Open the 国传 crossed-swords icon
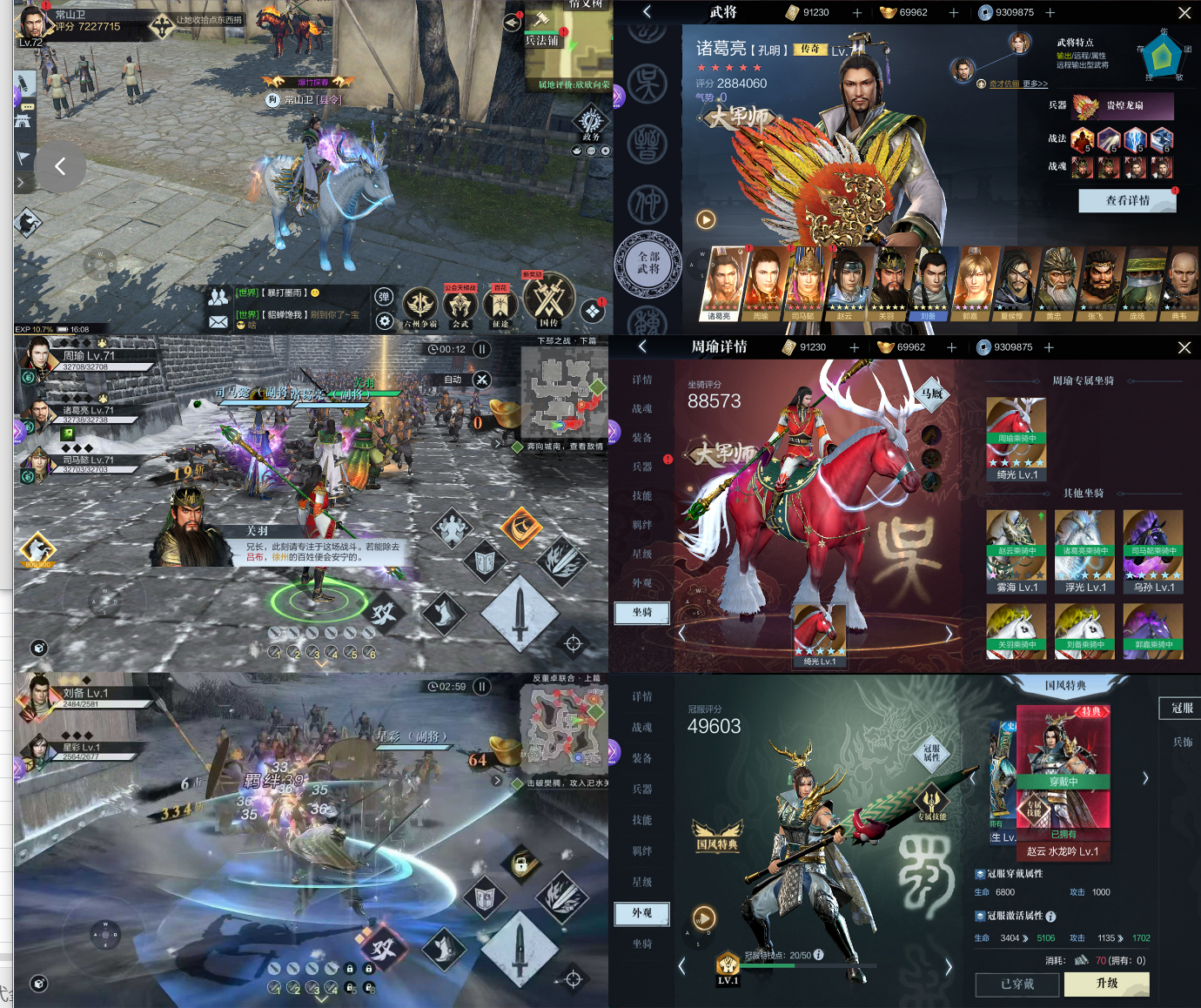 (549, 300)
